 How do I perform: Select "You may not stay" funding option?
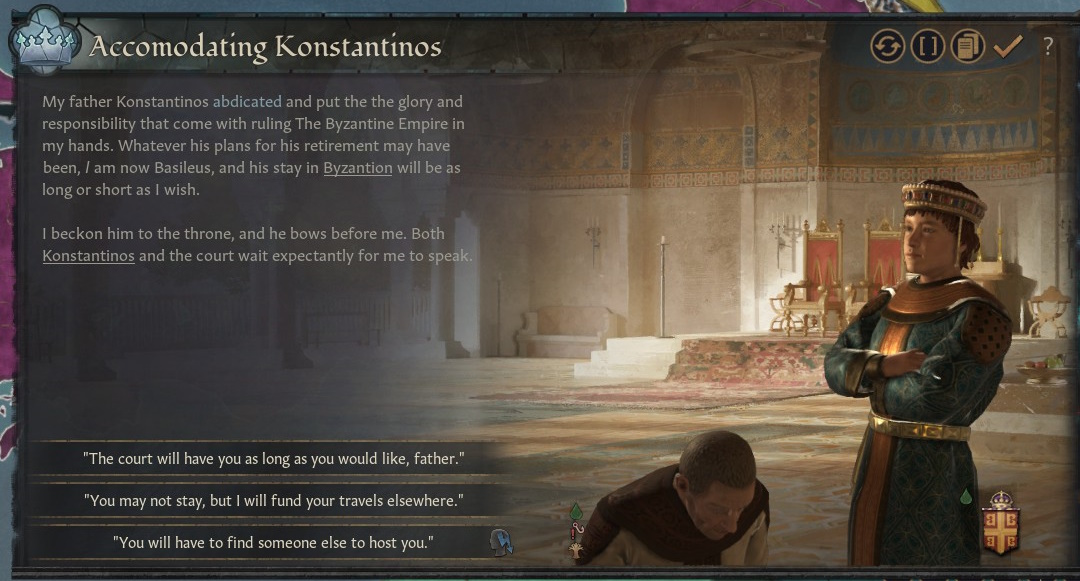[273, 500]
